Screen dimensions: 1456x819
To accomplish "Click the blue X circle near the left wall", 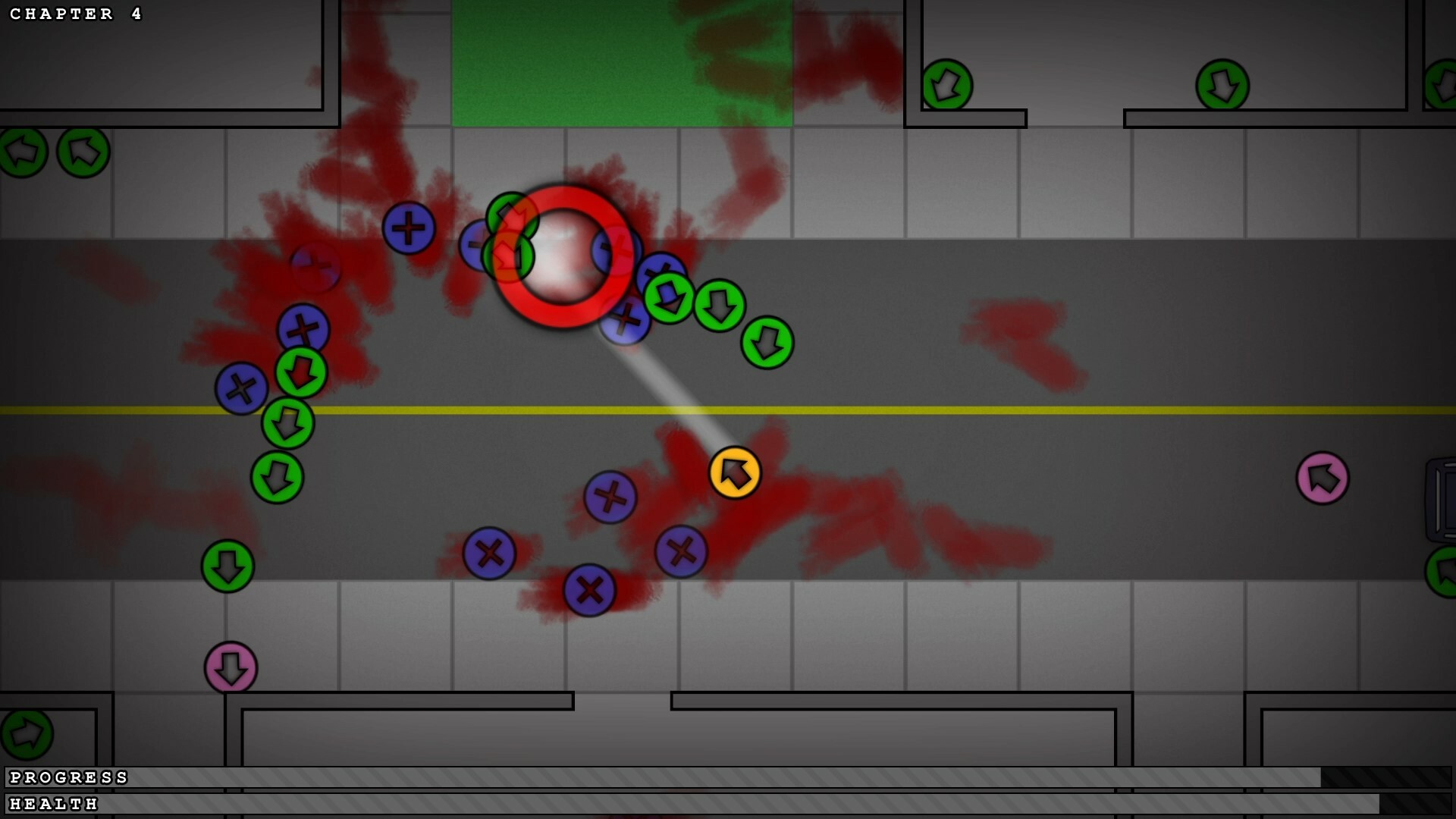I will click(241, 388).
